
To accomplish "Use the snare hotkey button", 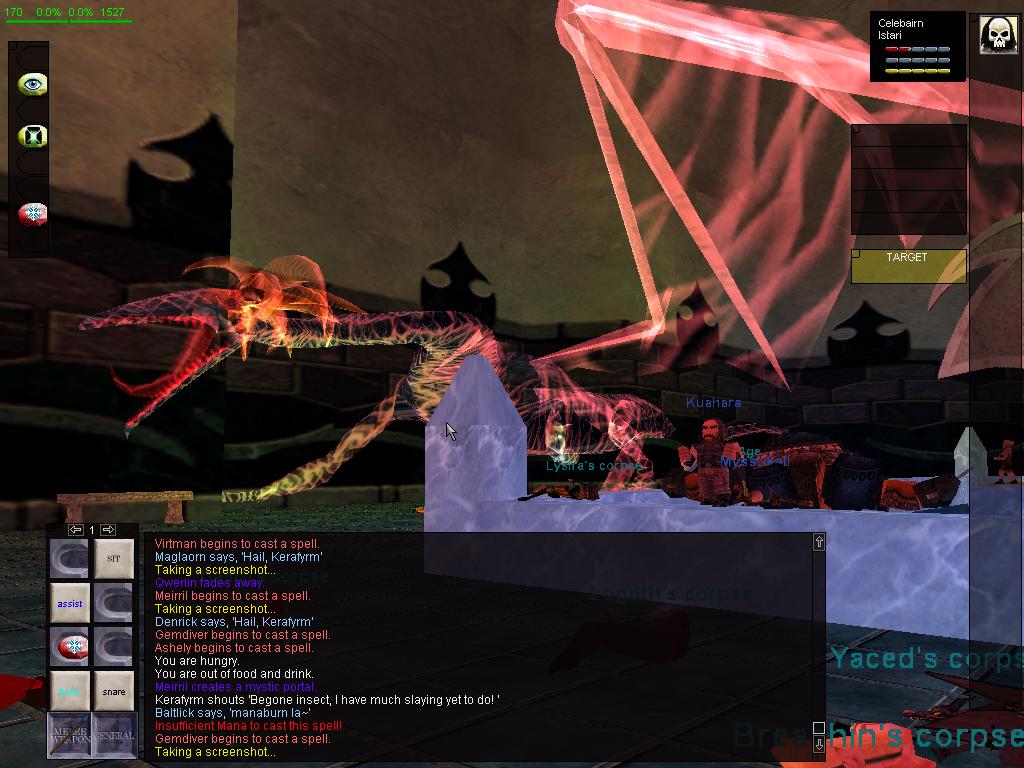I will [x=113, y=691].
